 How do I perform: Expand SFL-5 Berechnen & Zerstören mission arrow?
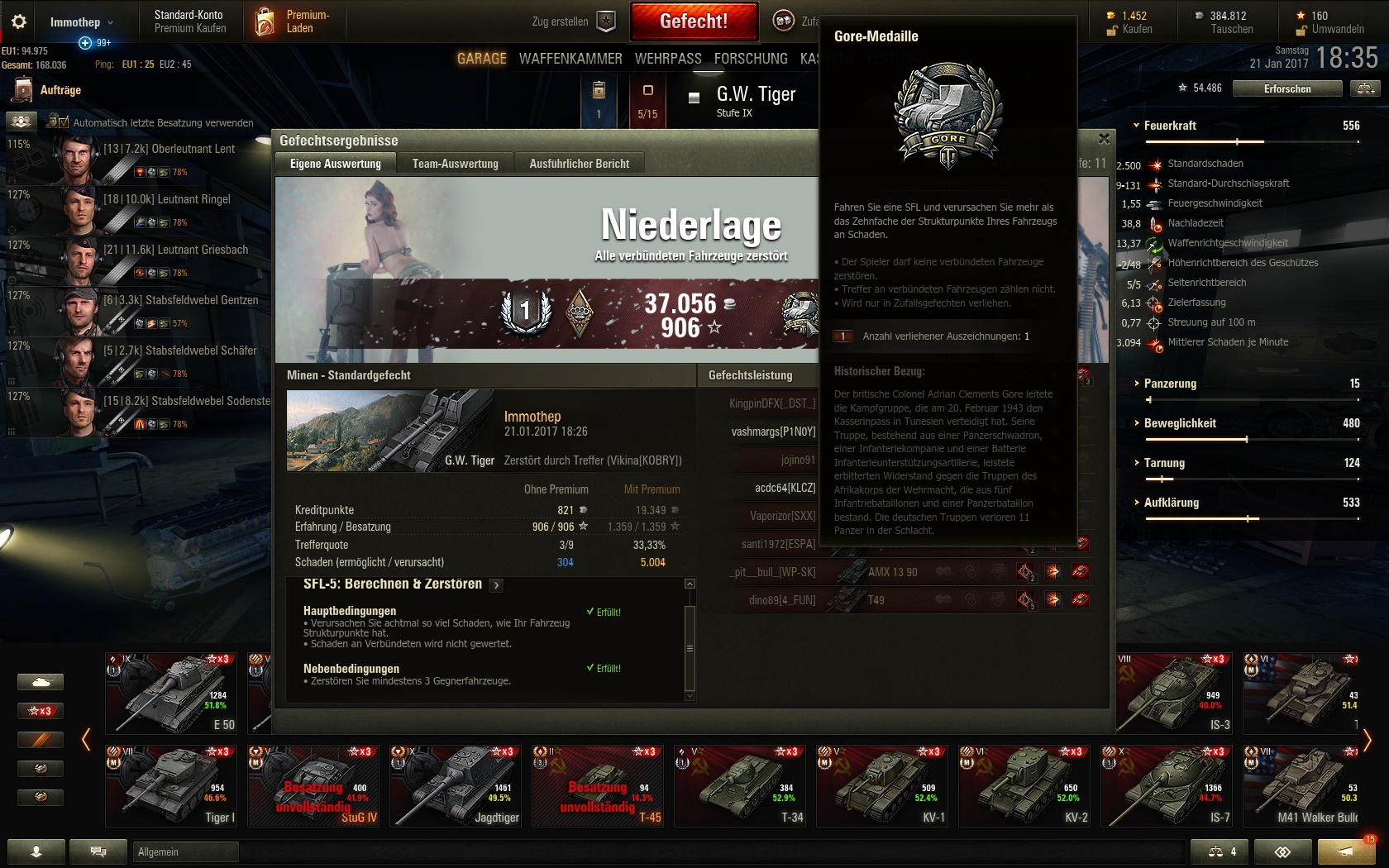(x=496, y=585)
